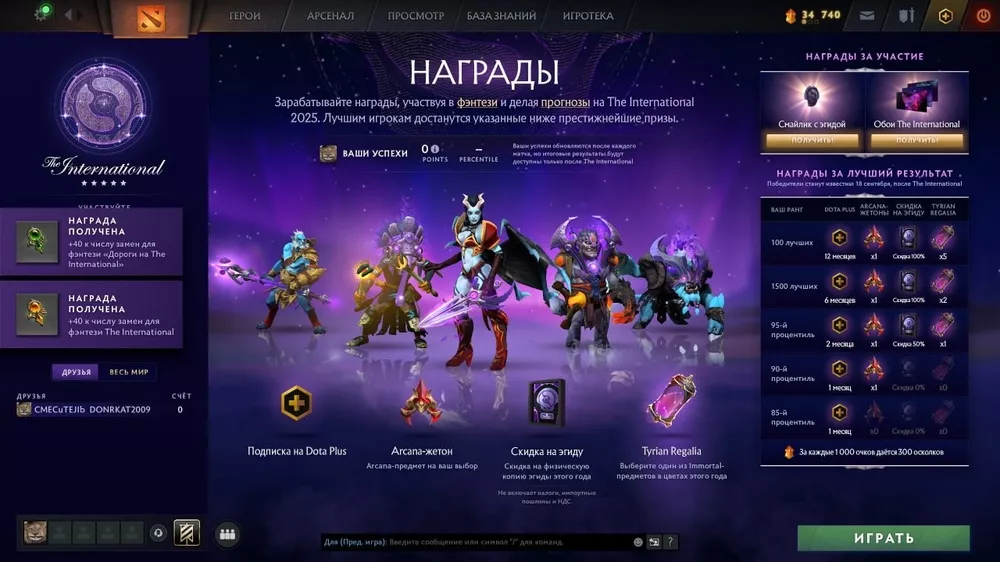Image resolution: width=1000 pixels, height=562 pixels.
Task: Claim the Обои The International reward
Action: coord(916,141)
